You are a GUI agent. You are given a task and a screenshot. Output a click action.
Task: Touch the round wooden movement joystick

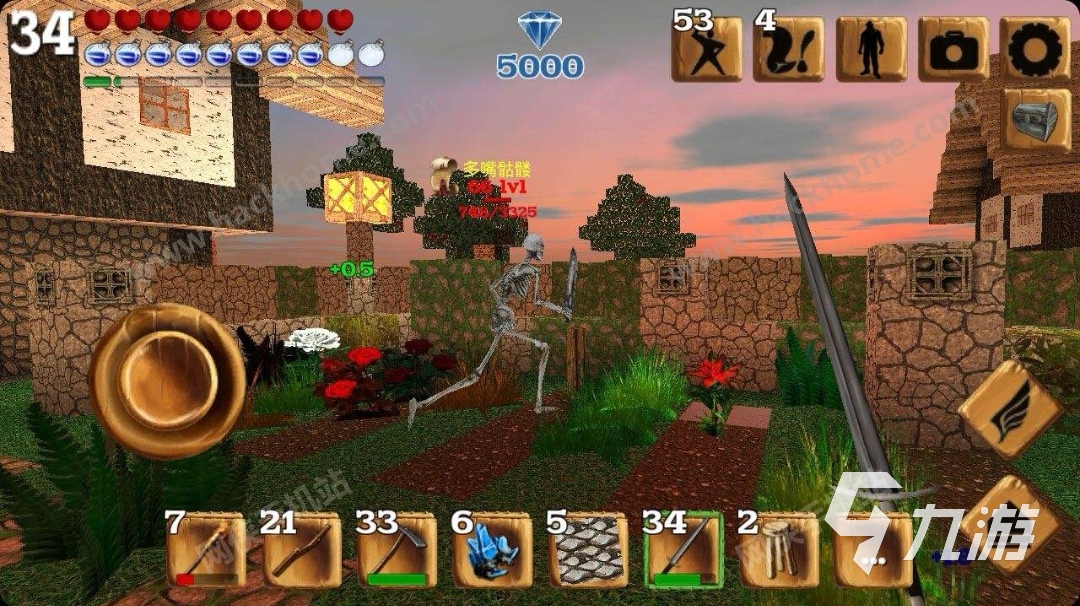[x=166, y=381]
